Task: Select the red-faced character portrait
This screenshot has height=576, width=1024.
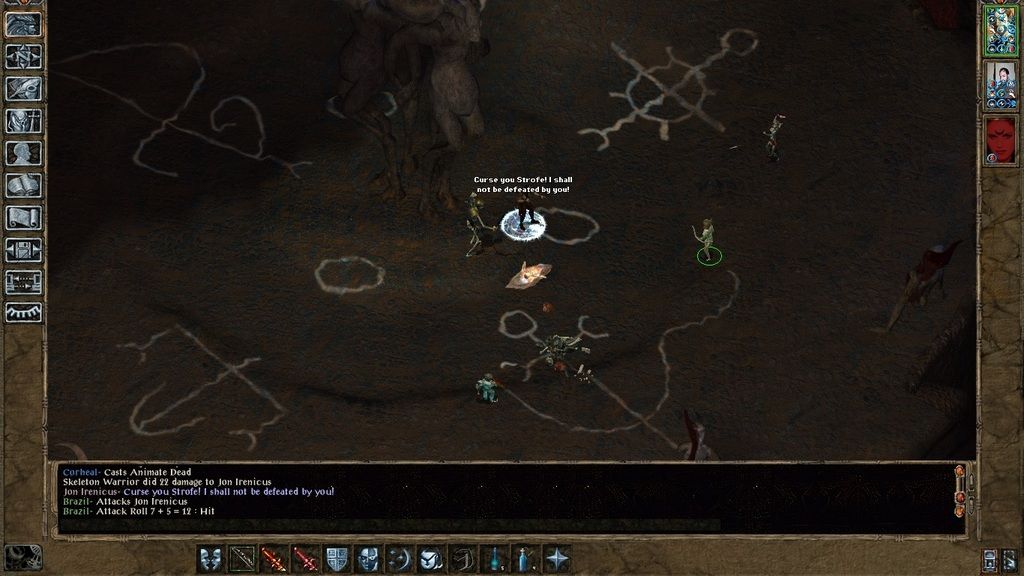Action: pyautogui.click(x=1000, y=139)
